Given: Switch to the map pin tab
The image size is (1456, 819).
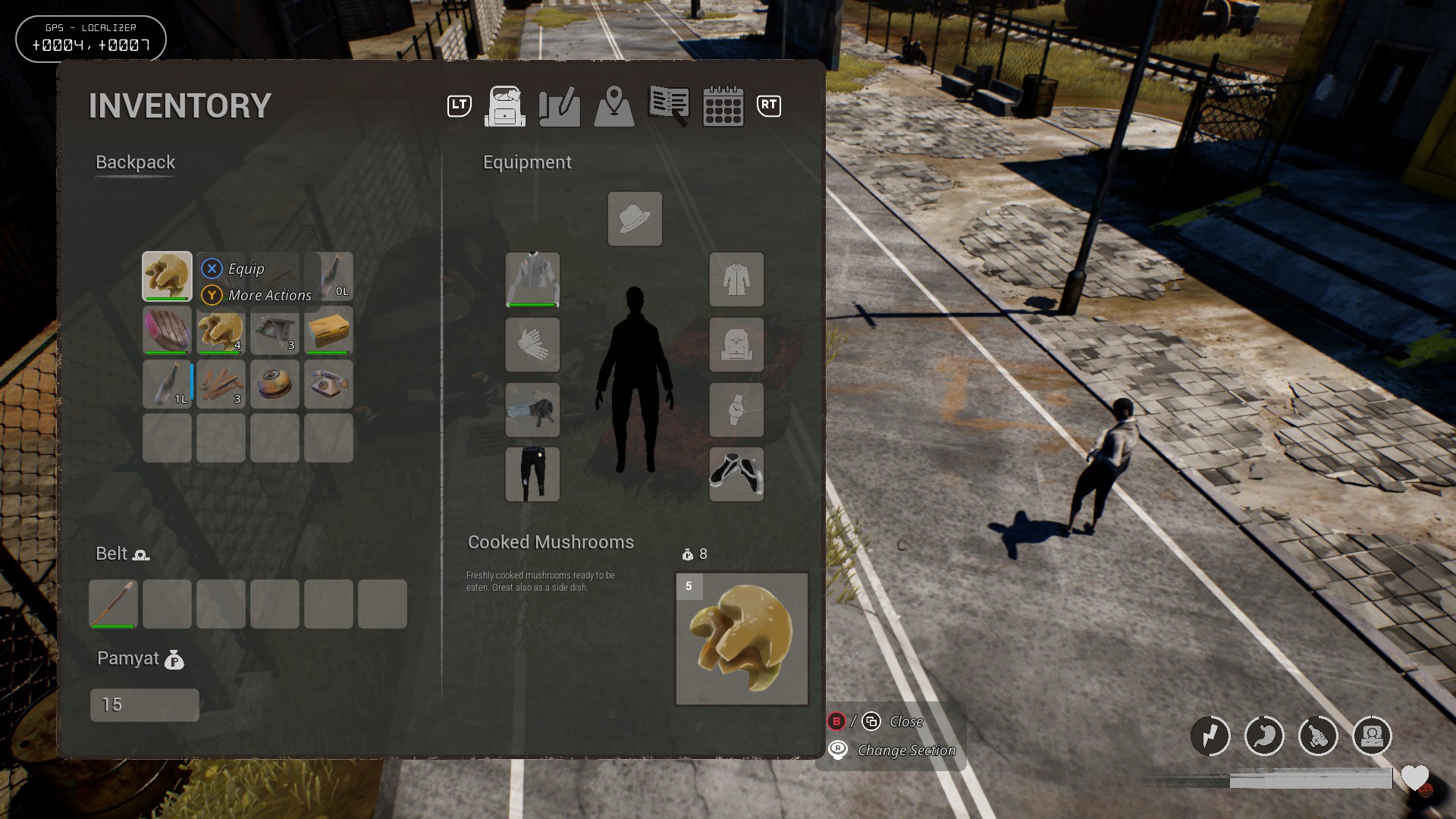Looking at the screenshot, I should pos(614,106).
